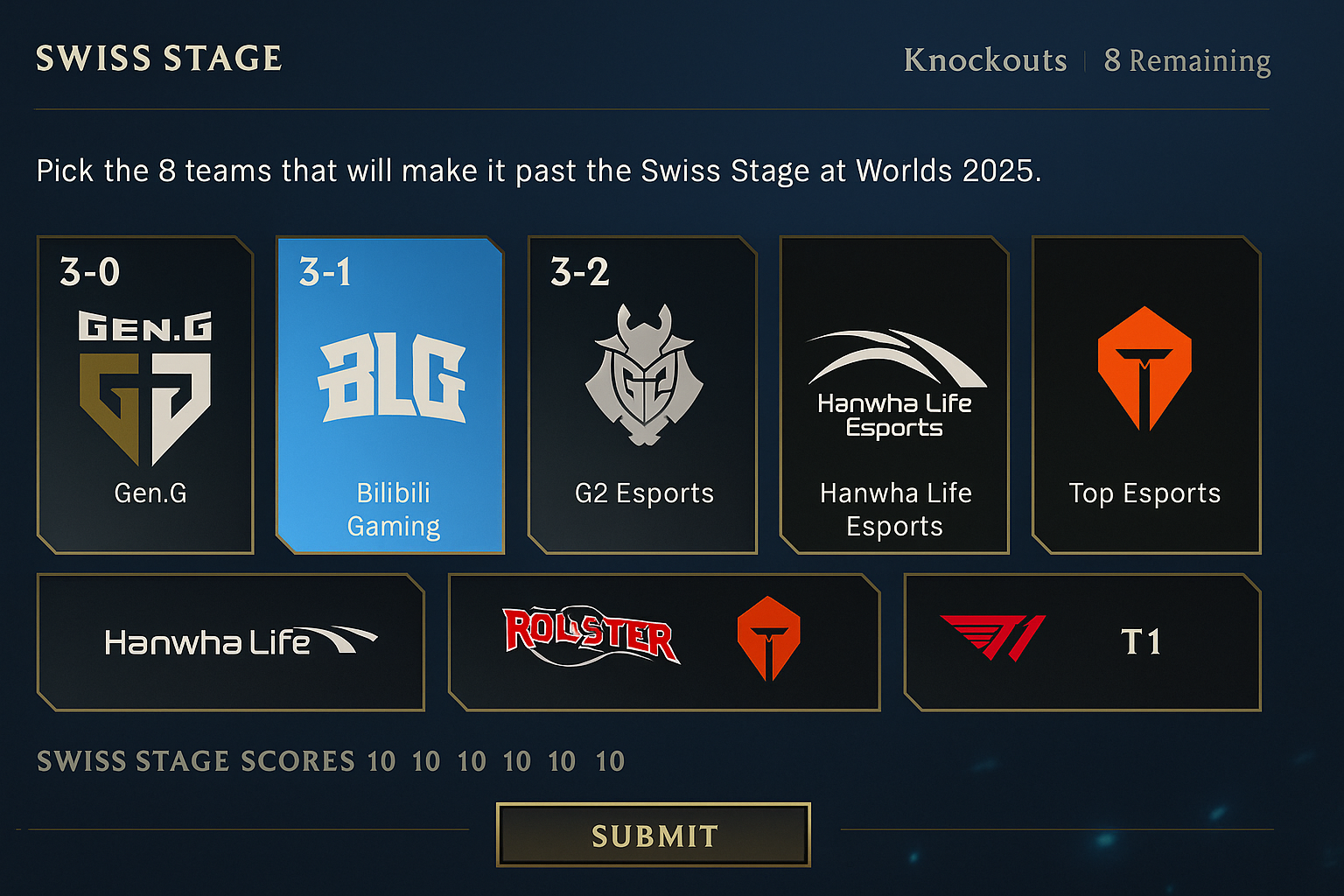Image resolution: width=1344 pixels, height=896 pixels.
Task: Pick the T1 team tile
Action: click(x=1082, y=642)
